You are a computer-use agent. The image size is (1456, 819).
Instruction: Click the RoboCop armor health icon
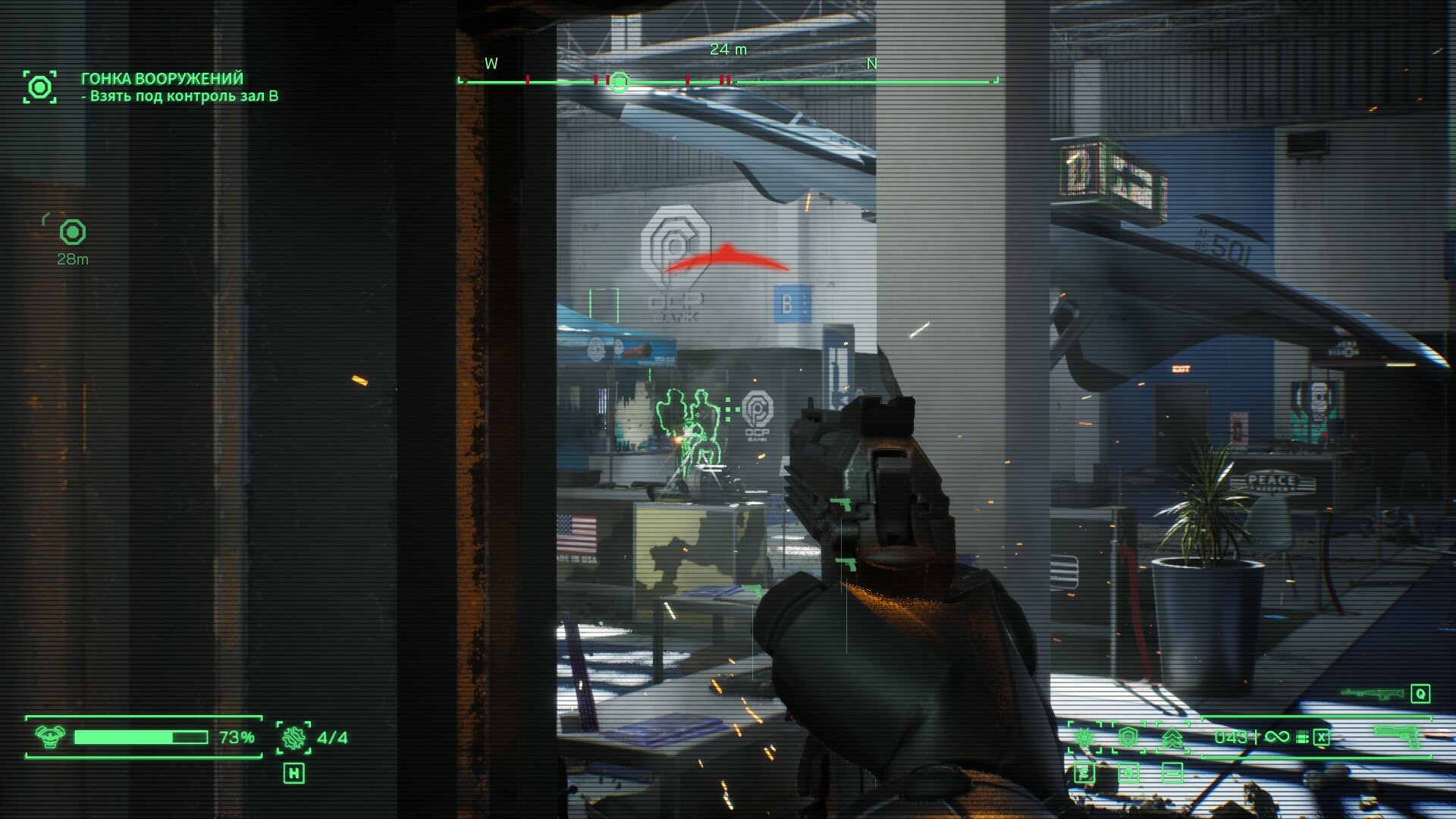pos(50,736)
